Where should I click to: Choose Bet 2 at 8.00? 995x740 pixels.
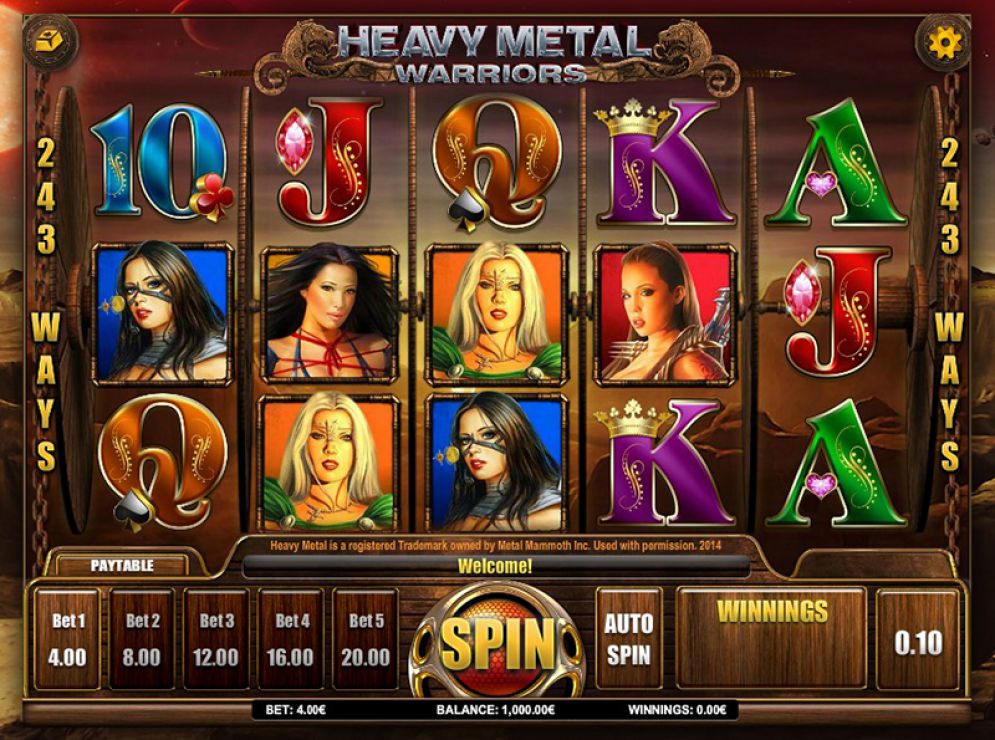click(x=142, y=640)
